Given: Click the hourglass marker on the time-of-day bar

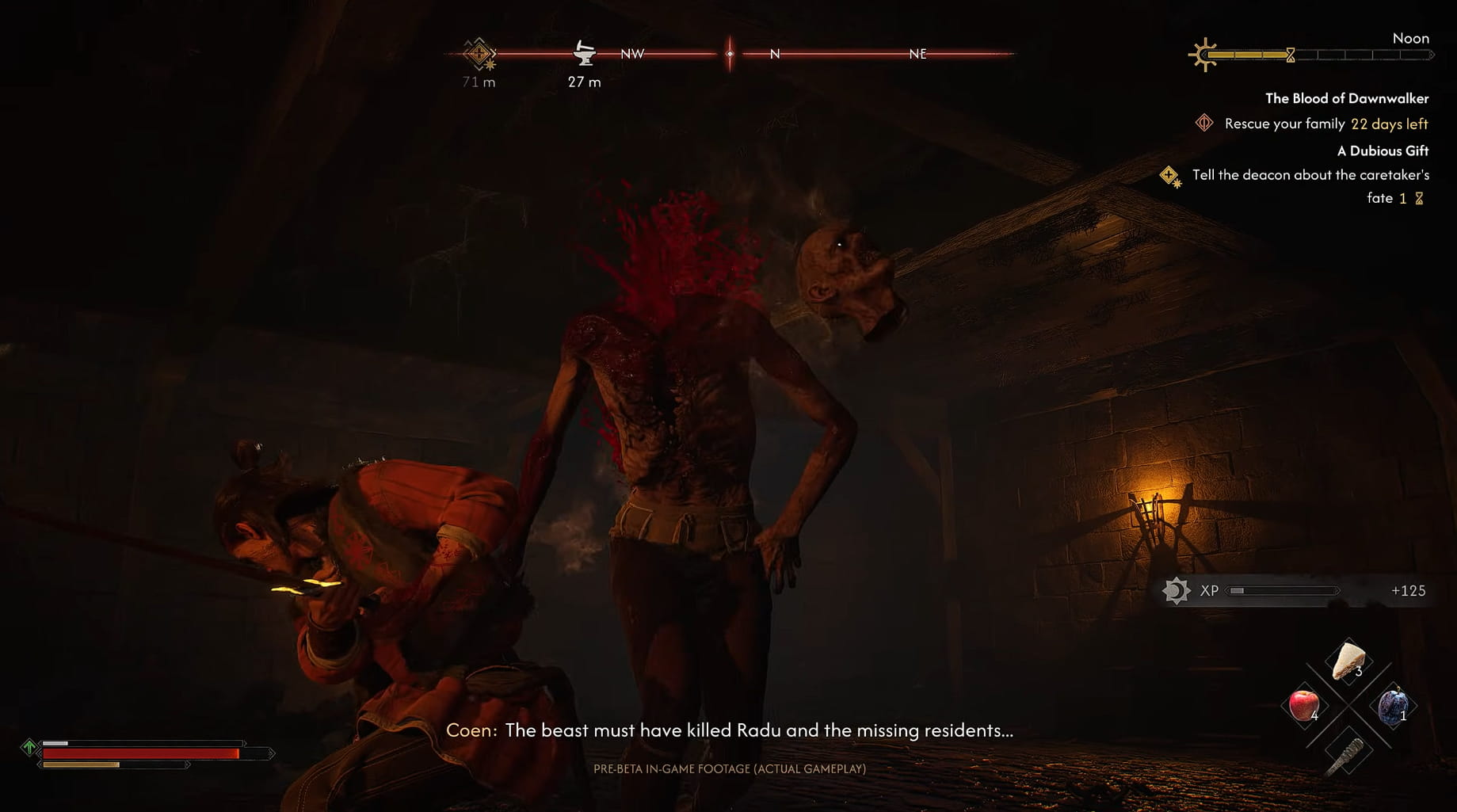Looking at the screenshot, I should (1291, 54).
